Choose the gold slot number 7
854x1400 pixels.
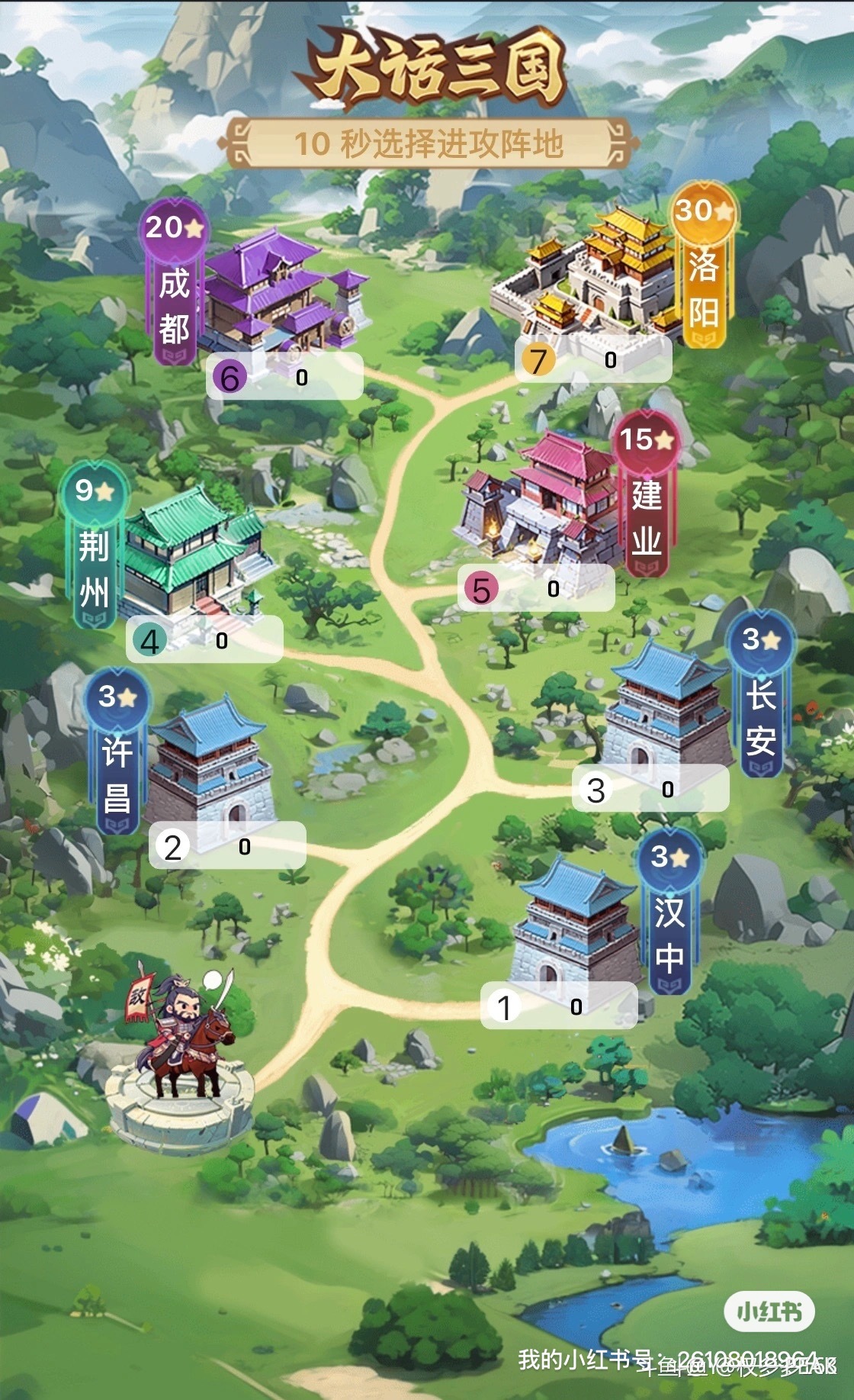[593, 359]
